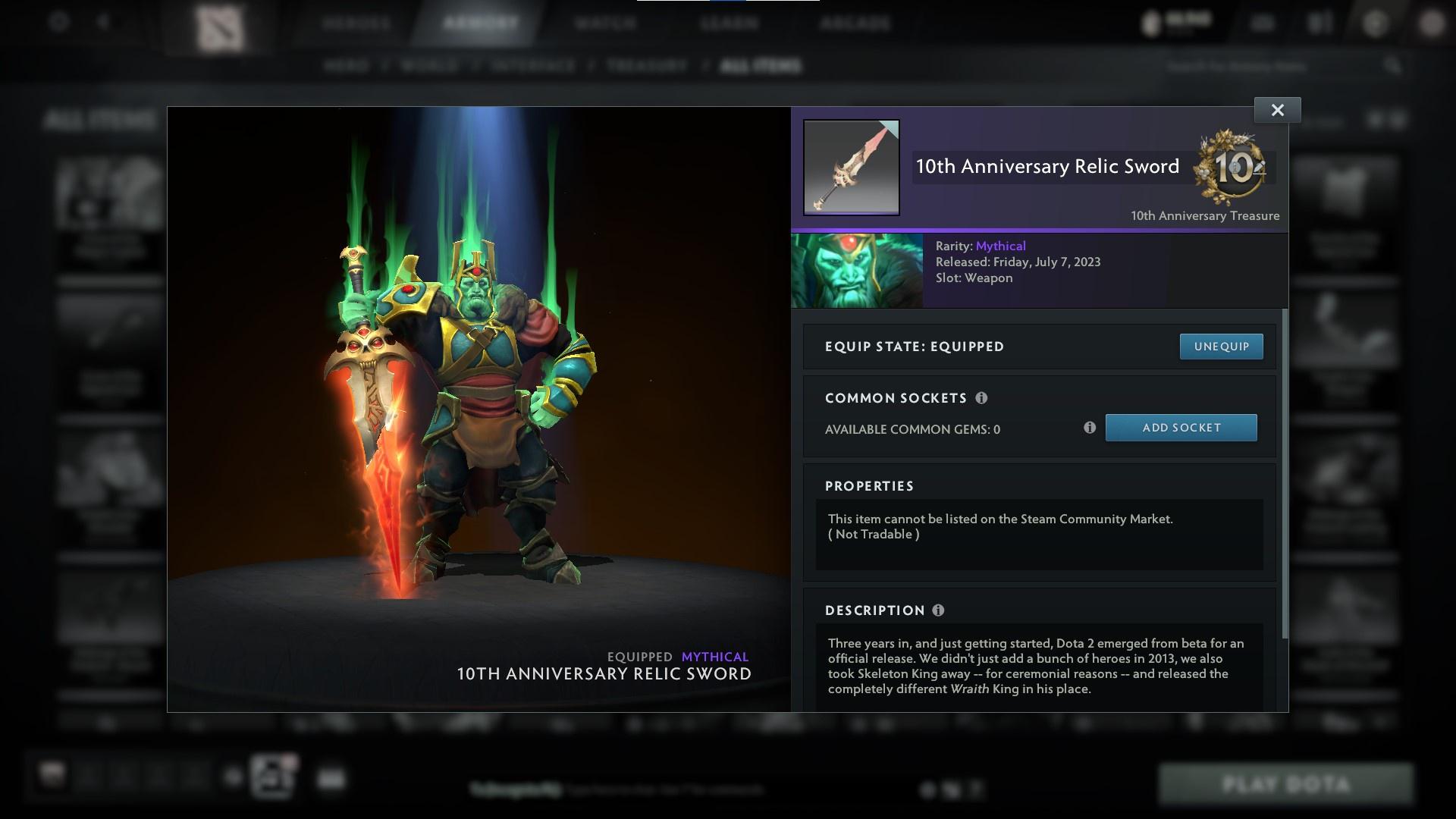Click the info icon beside DESCRIPTION heading

click(x=939, y=610)
